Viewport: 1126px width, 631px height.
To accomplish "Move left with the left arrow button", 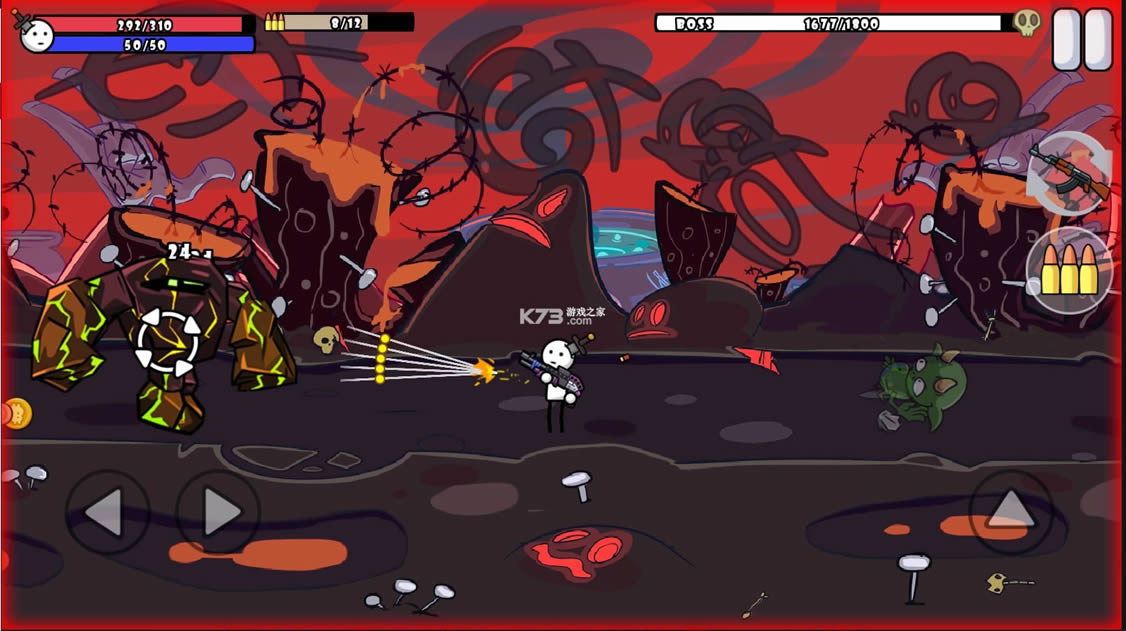I will tap(107, 513).
